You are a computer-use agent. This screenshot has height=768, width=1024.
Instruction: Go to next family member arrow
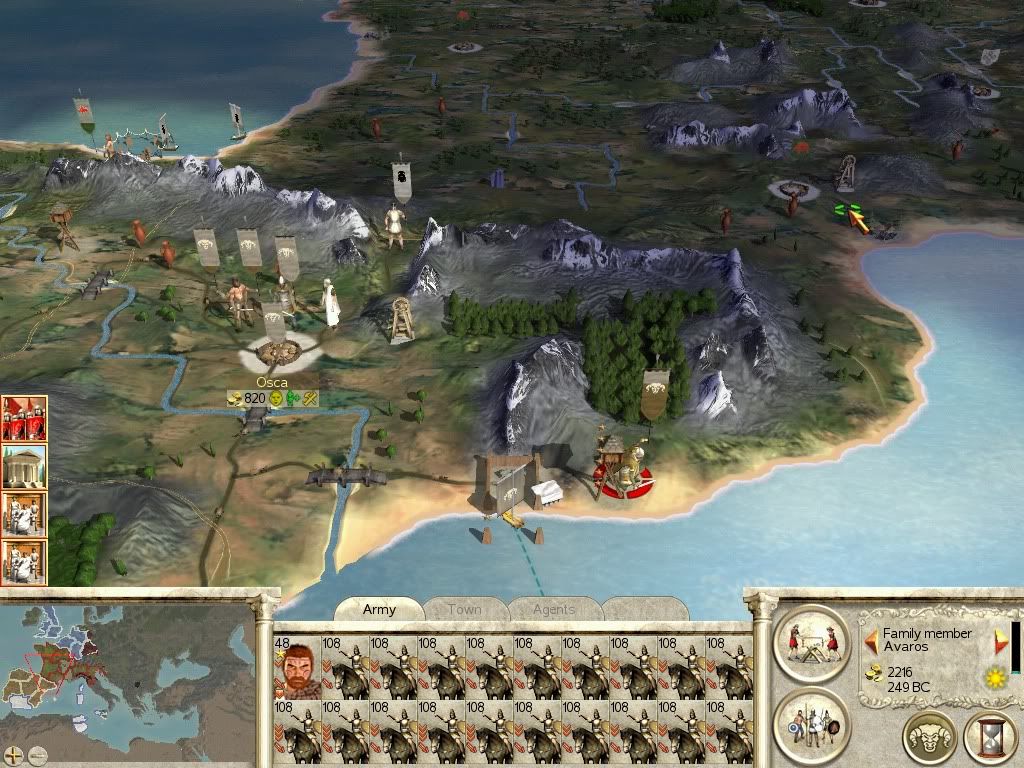tap(1001, 640)
